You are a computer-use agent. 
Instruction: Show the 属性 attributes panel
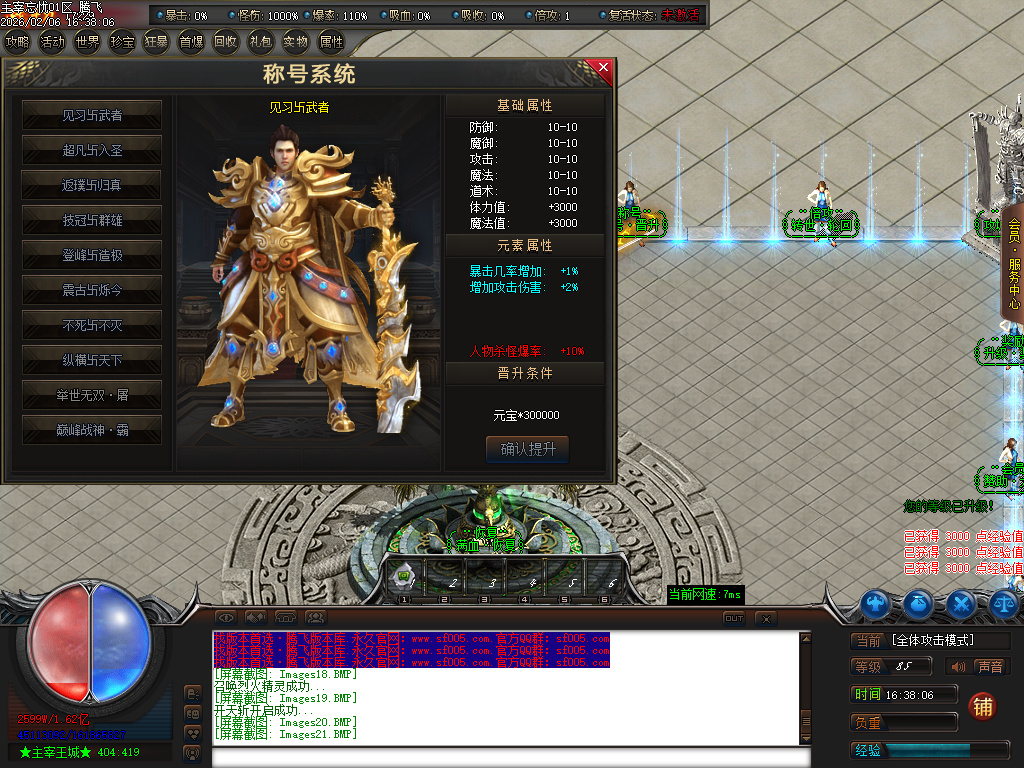click(331, 42)
